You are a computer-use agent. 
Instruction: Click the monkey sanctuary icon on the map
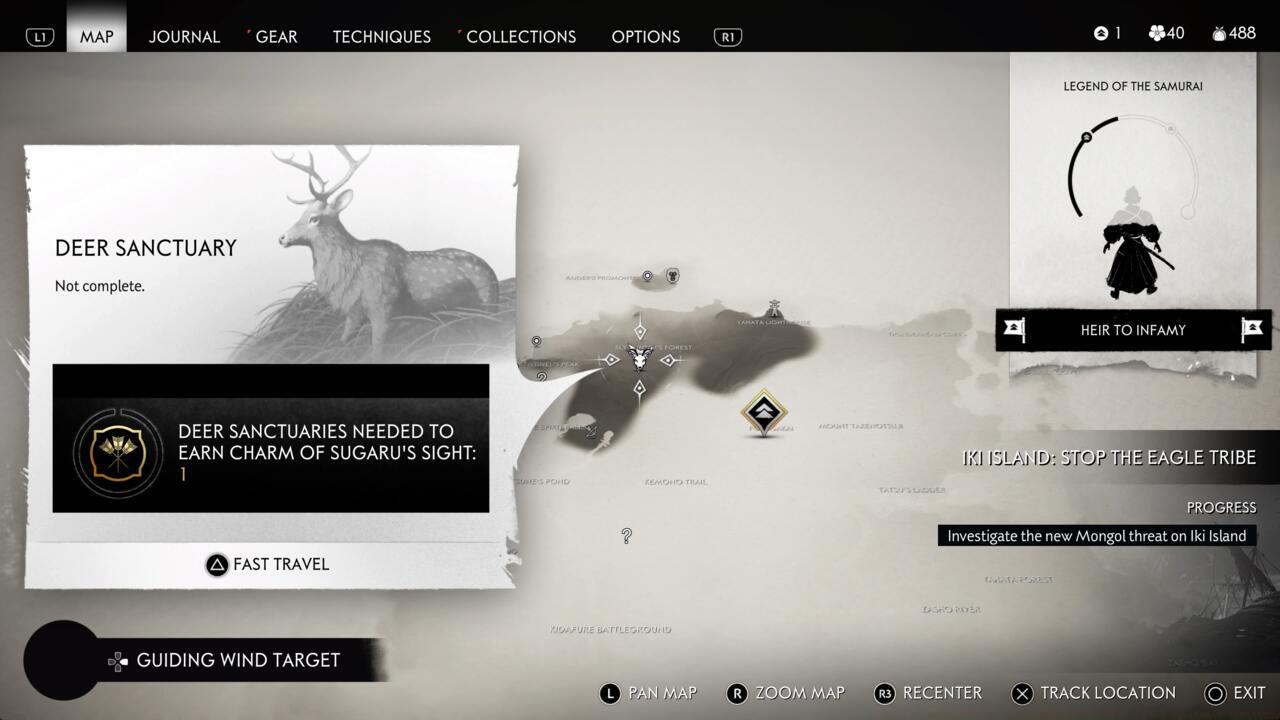click(x=673, y=275)
